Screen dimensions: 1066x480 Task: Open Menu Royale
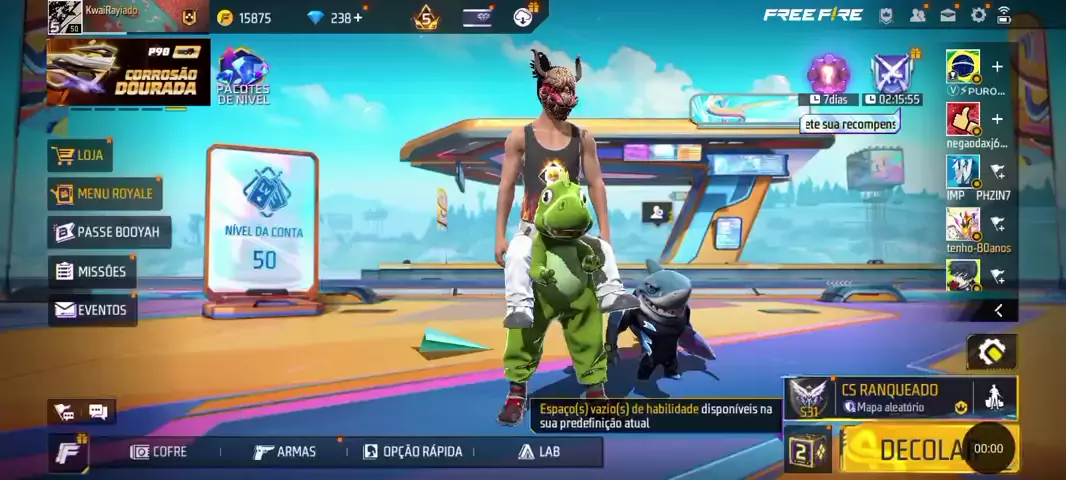click(105, 193)
